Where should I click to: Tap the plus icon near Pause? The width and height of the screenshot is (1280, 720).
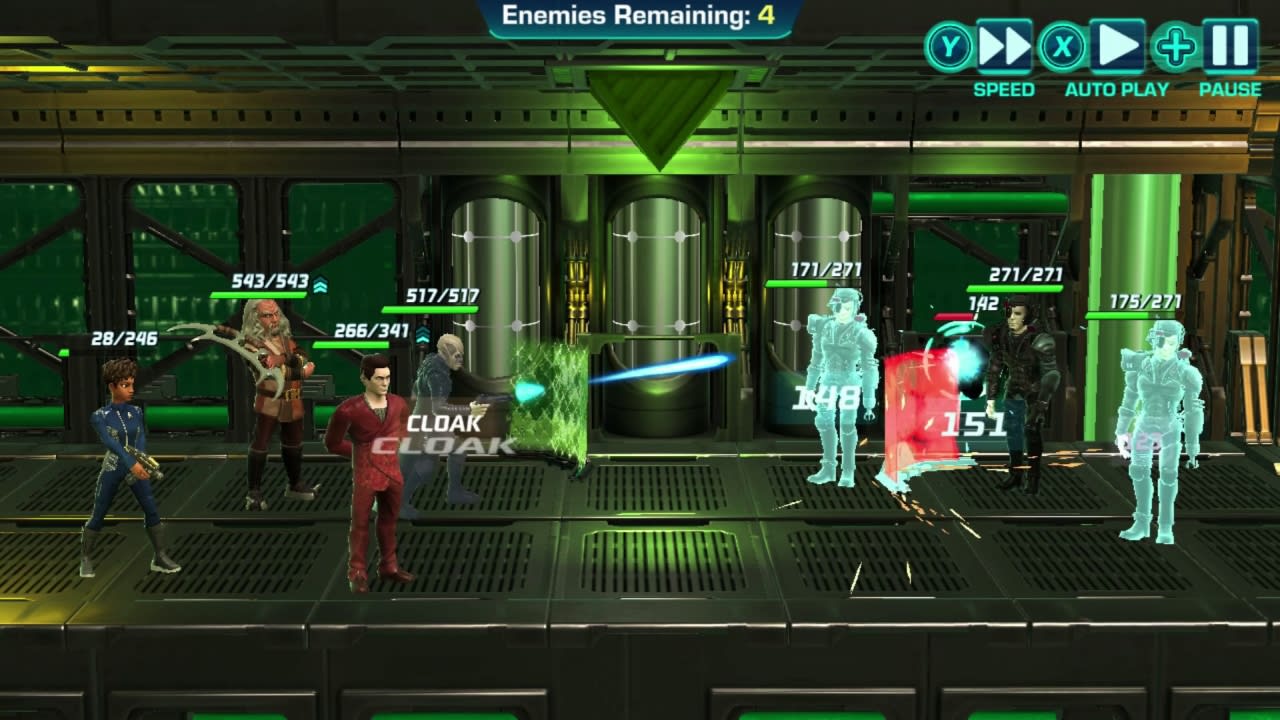coord(1177,45)
